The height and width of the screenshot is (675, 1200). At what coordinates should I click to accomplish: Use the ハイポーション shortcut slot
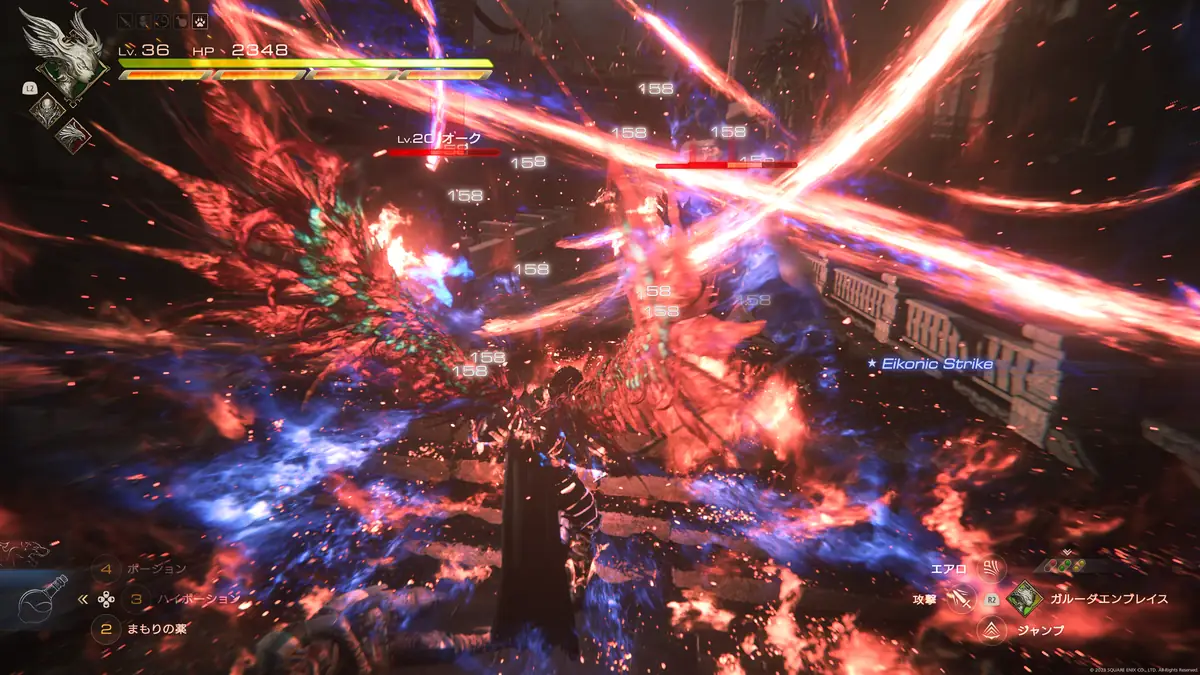[x=136, y=599]
